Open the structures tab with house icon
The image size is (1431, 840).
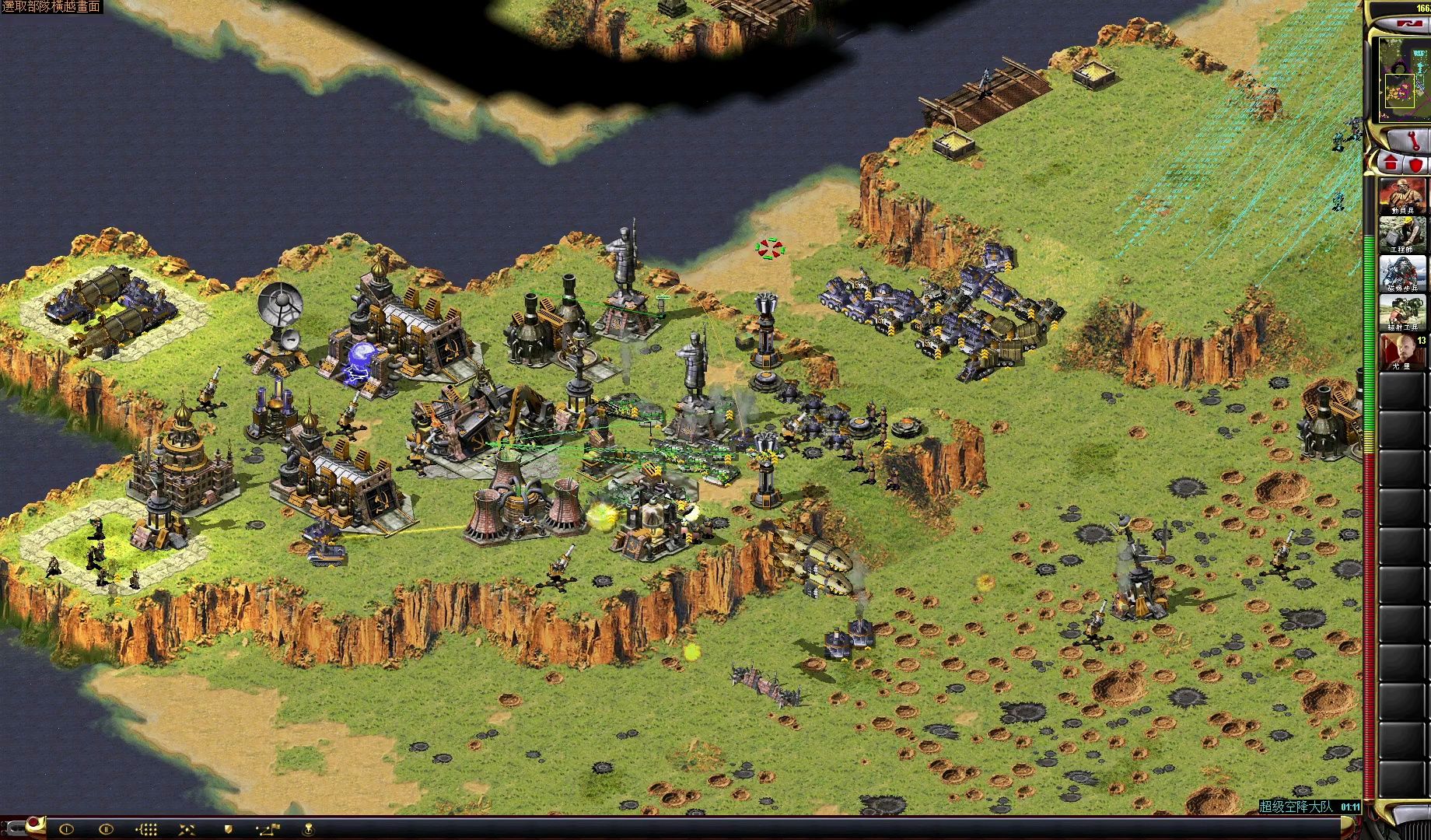pos(1391,164)
